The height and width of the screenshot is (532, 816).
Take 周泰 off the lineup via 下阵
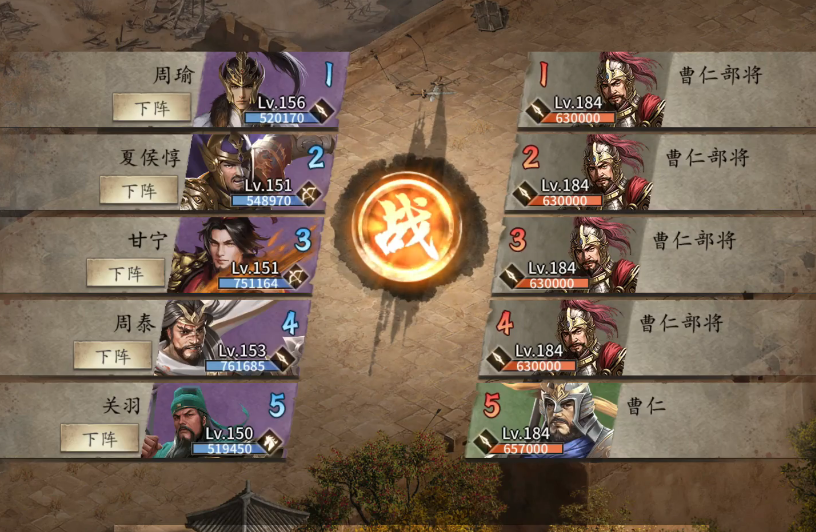point(112,355)
